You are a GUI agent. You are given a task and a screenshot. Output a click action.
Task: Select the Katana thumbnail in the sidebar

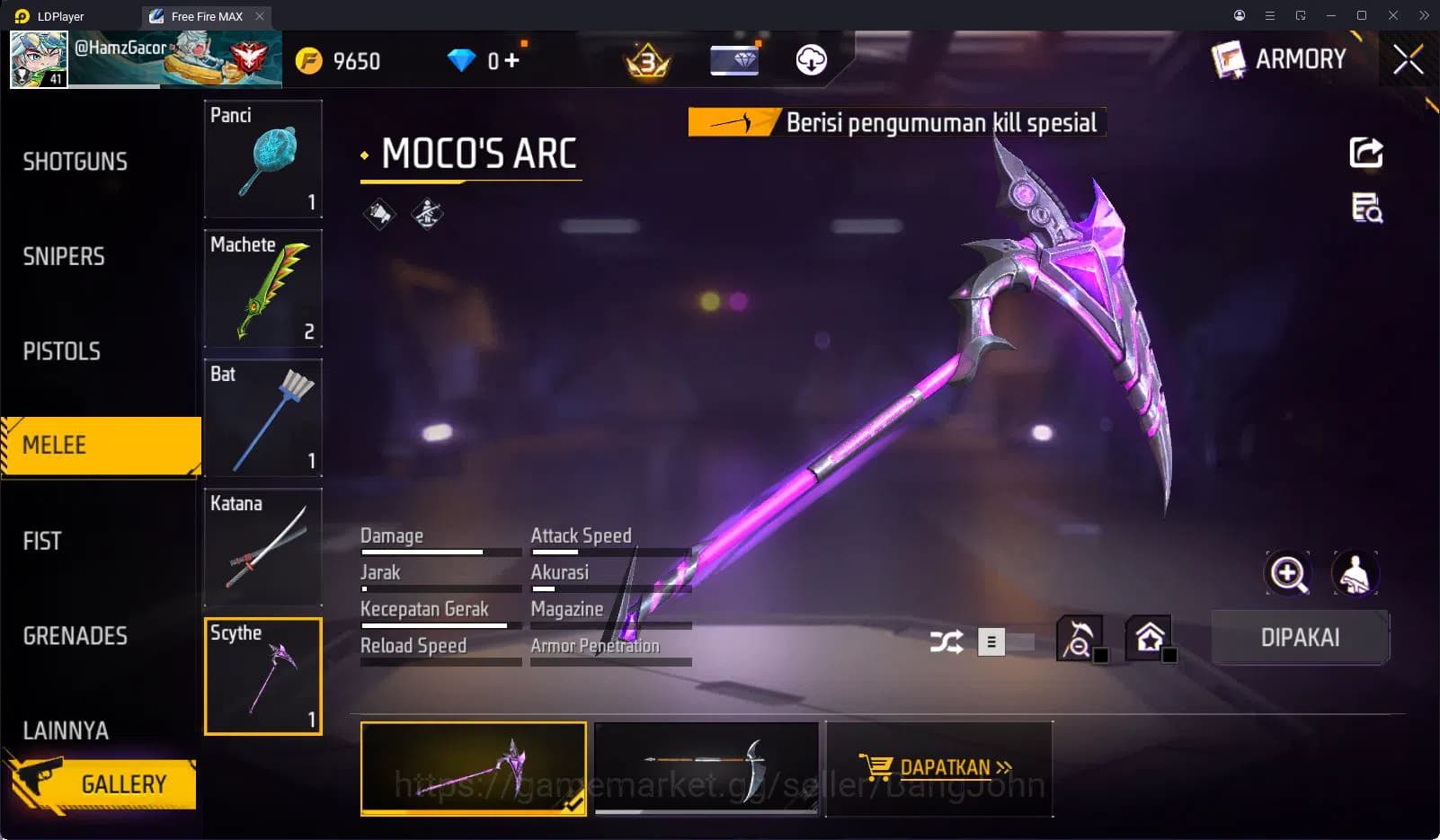(x=262, y=546)
